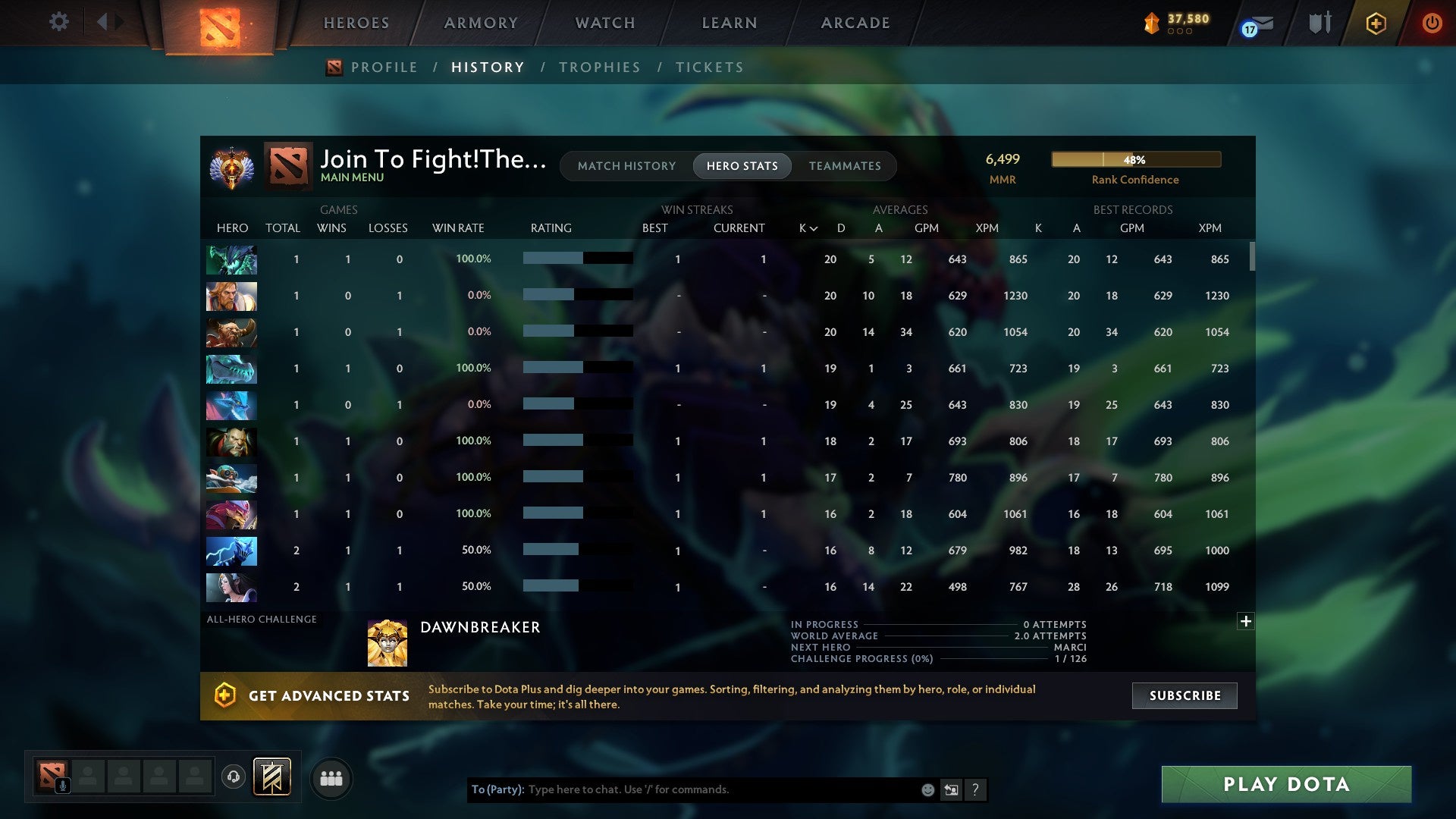This screenshot has height=819, width=1456.
Task: Open the settings gear menu
Action: (x=59, y=22)
